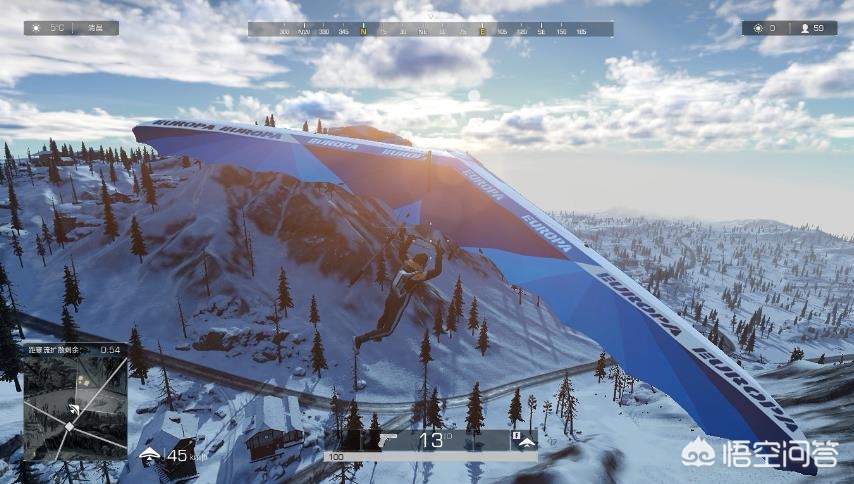
Task: Activate the hang glider equipment icon
Action: tap(525, 441)
